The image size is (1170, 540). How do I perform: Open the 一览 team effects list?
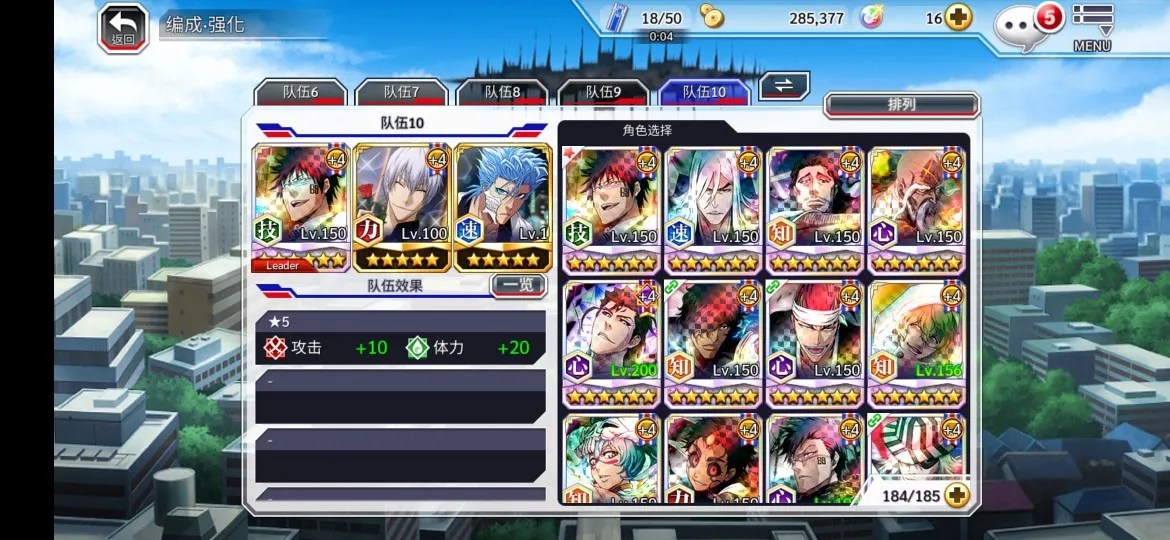[518, 285]
